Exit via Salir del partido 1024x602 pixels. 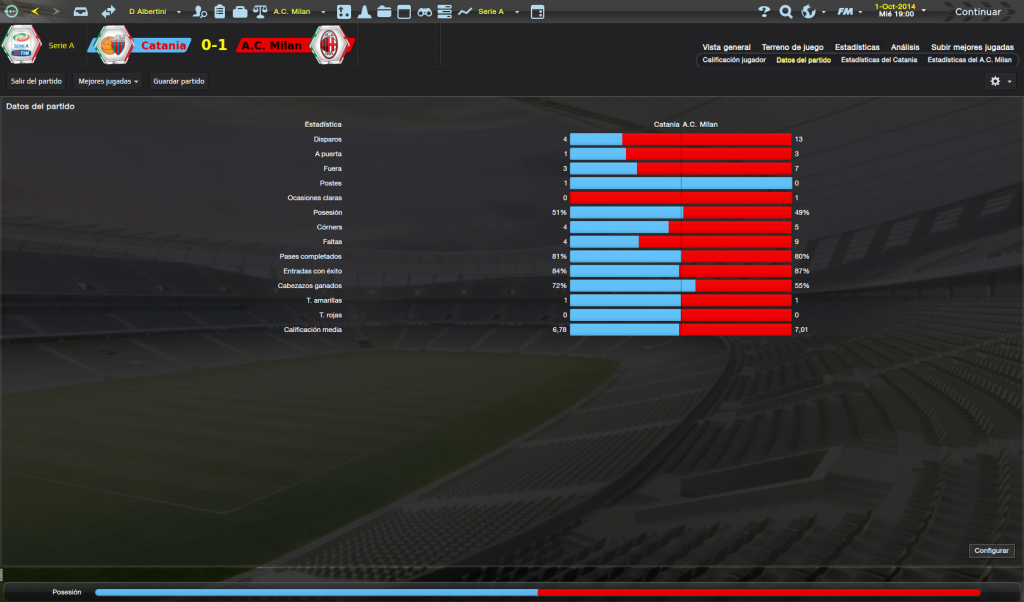pos(36,81)
